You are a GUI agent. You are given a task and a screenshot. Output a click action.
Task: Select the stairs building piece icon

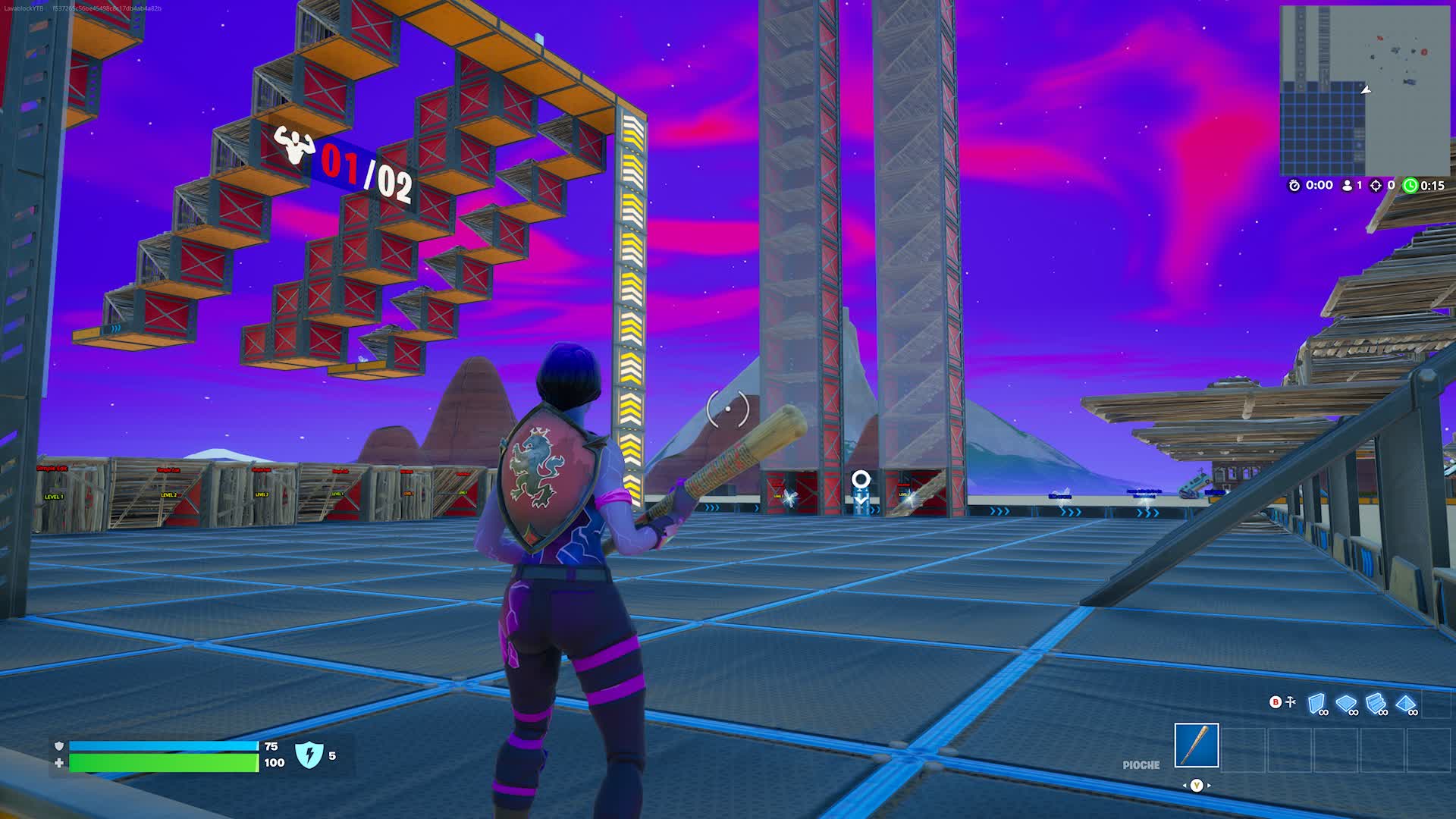pos(1375,701)
